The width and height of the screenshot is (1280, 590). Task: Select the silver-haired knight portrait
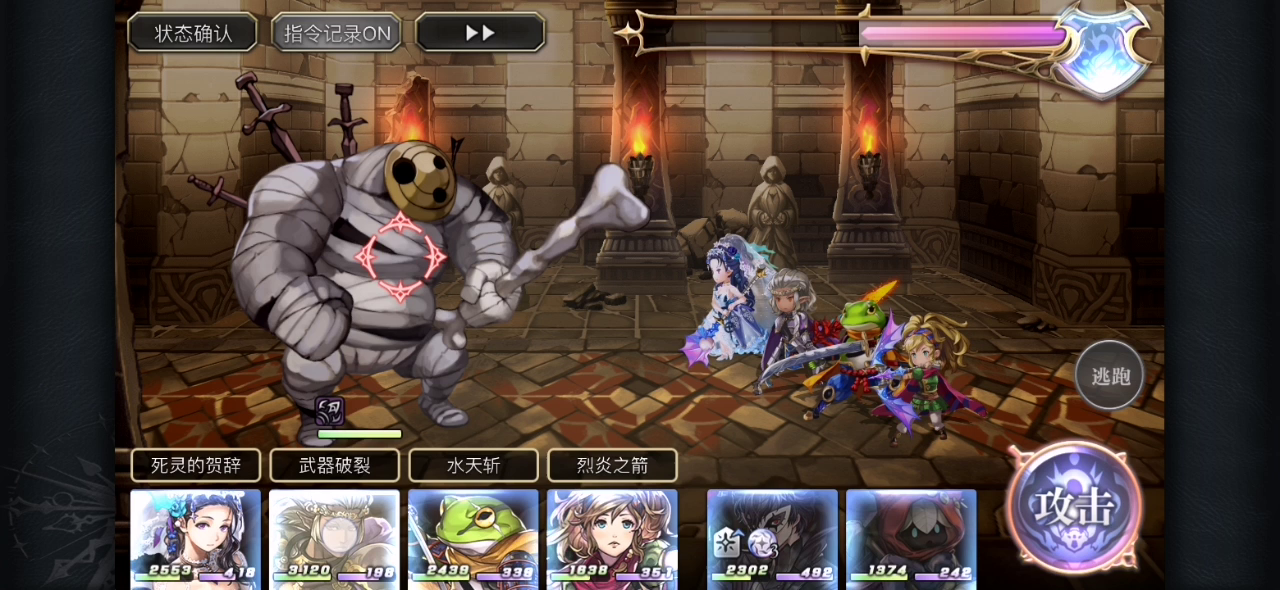coord(335,537)
